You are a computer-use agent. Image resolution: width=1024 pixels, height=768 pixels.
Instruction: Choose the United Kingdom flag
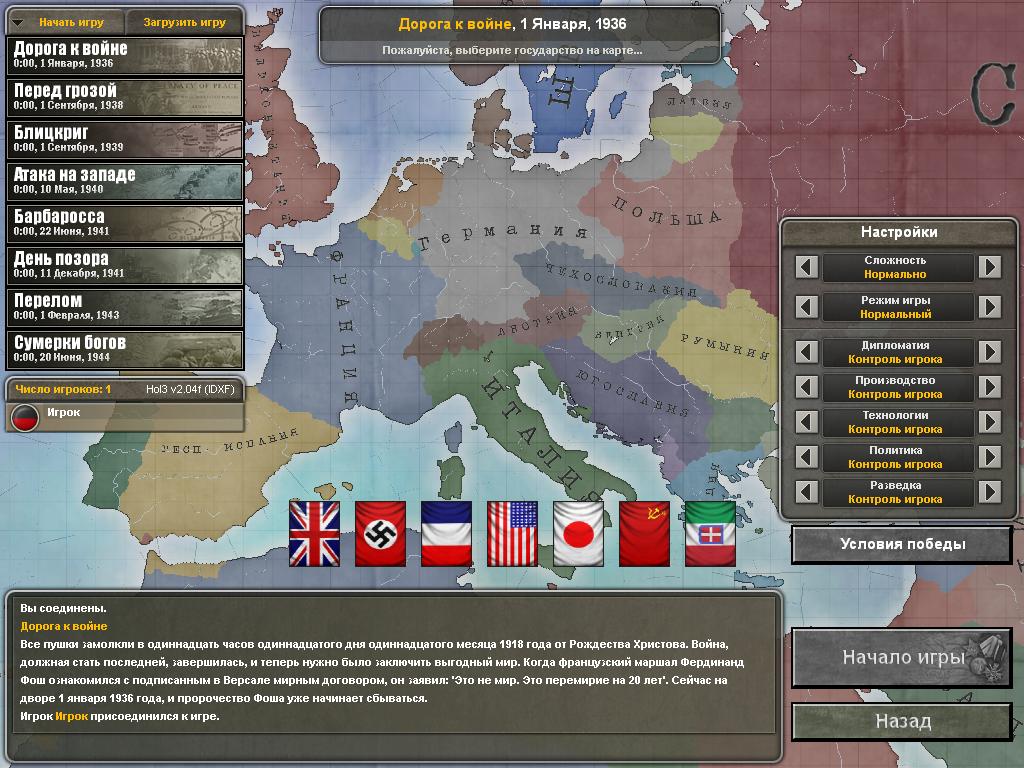pyautogui.click(x=314, y=533)
